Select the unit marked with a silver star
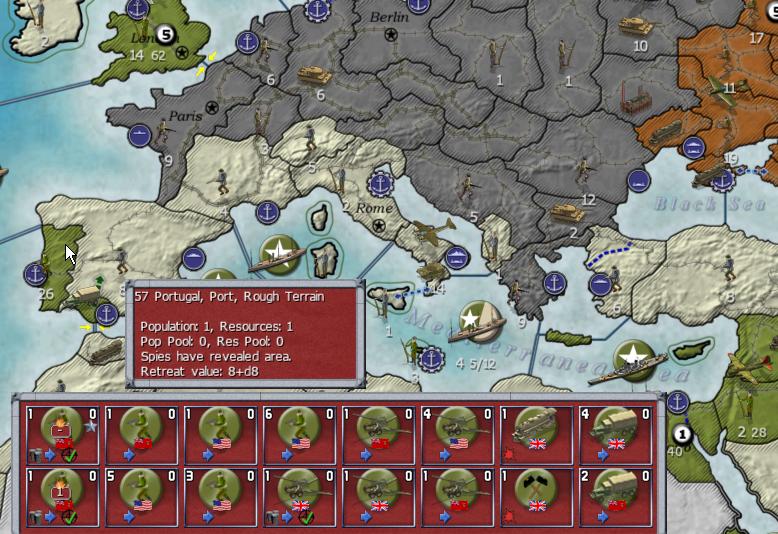The width and height of the screenshot is (778, 534). (x=60, y=433)
